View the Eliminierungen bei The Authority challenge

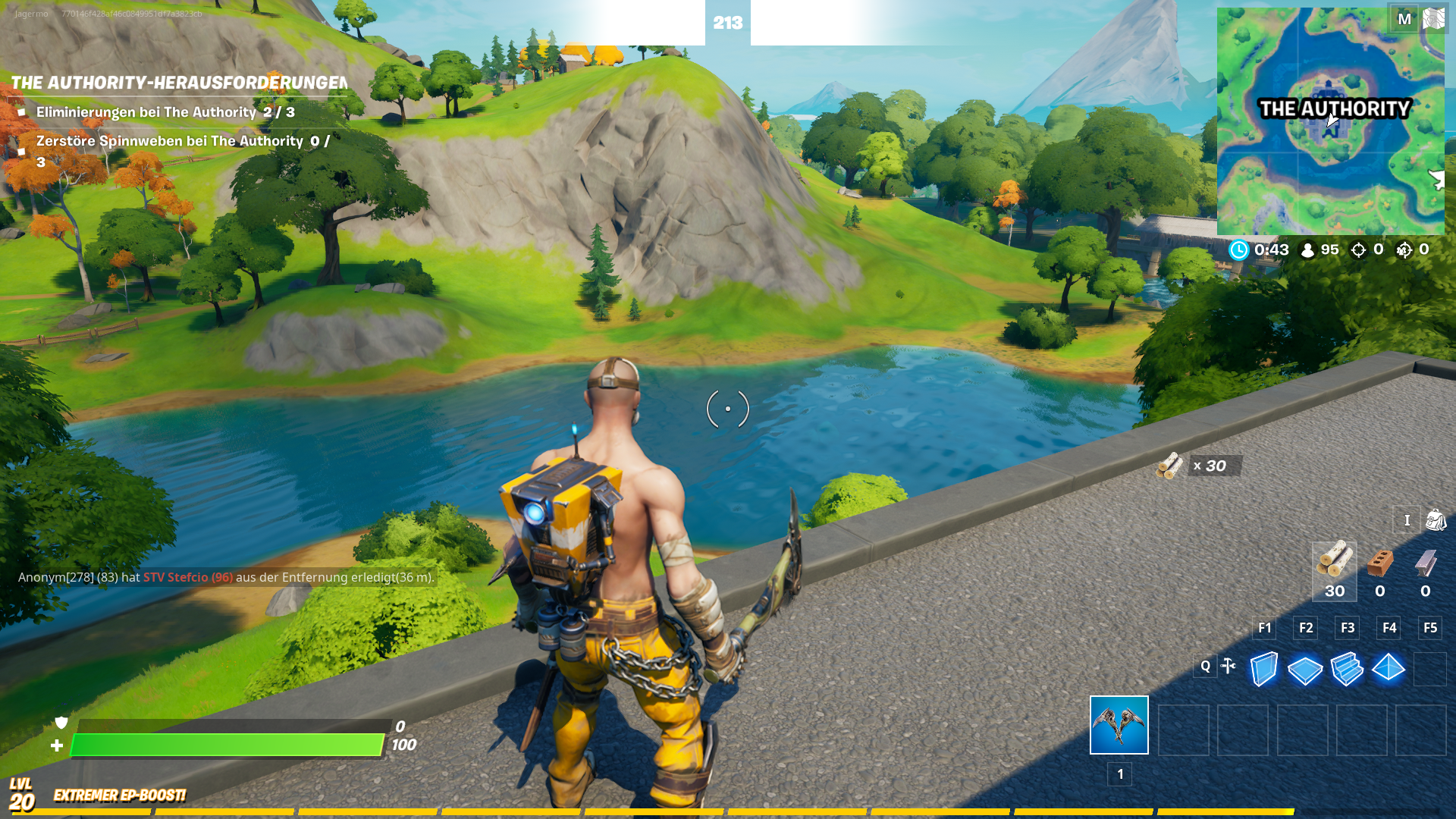click(165, 112)
